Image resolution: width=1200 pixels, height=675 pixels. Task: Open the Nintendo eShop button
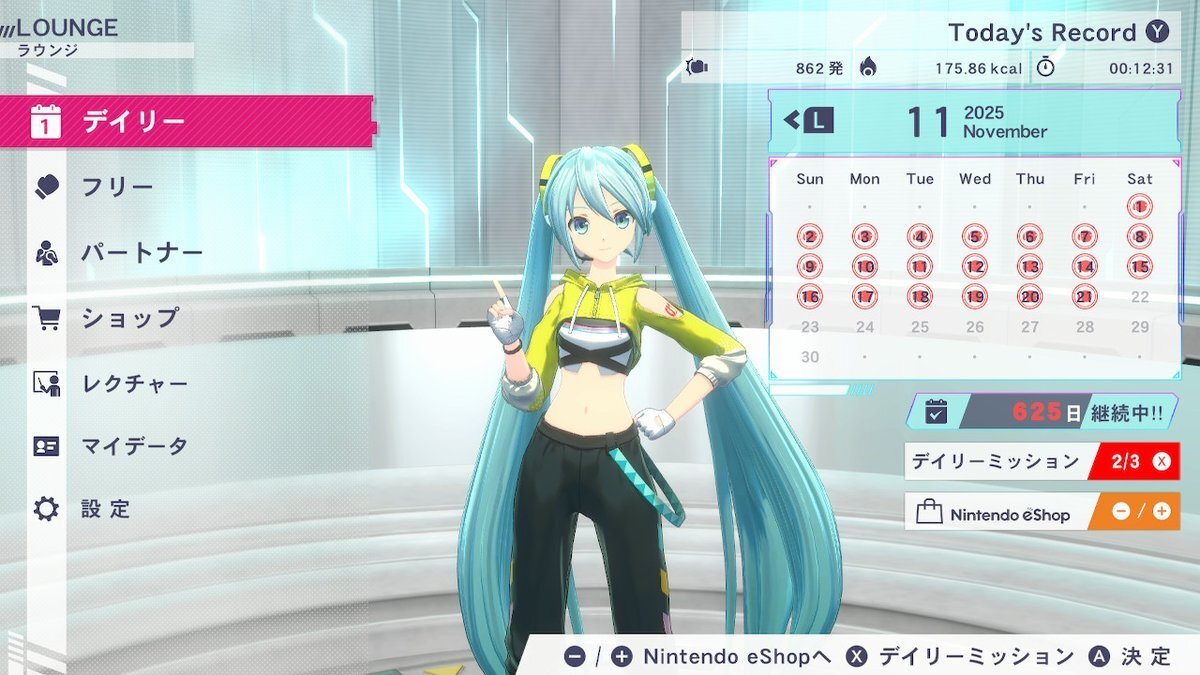click(1041, 512)
